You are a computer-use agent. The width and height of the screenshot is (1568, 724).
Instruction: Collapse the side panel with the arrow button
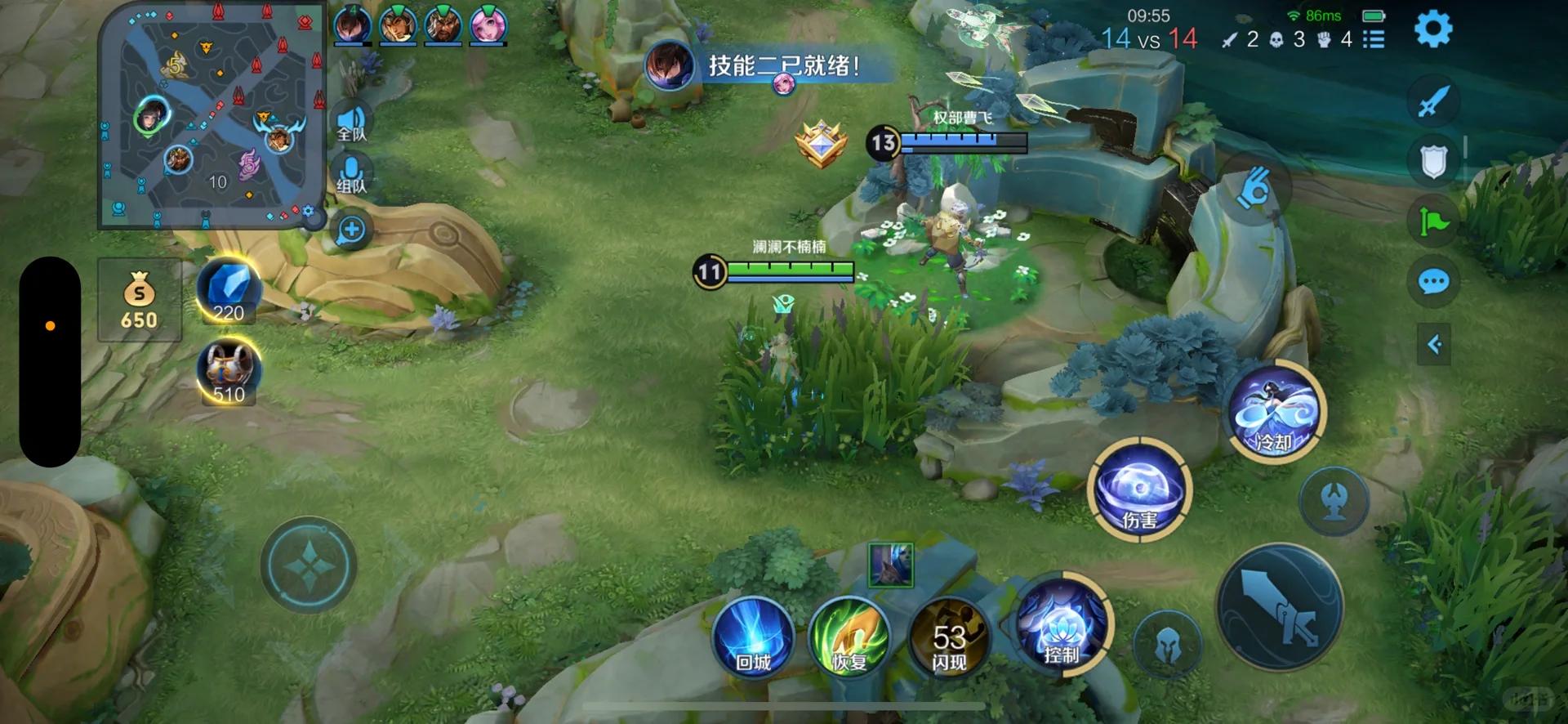[1434, 345]
